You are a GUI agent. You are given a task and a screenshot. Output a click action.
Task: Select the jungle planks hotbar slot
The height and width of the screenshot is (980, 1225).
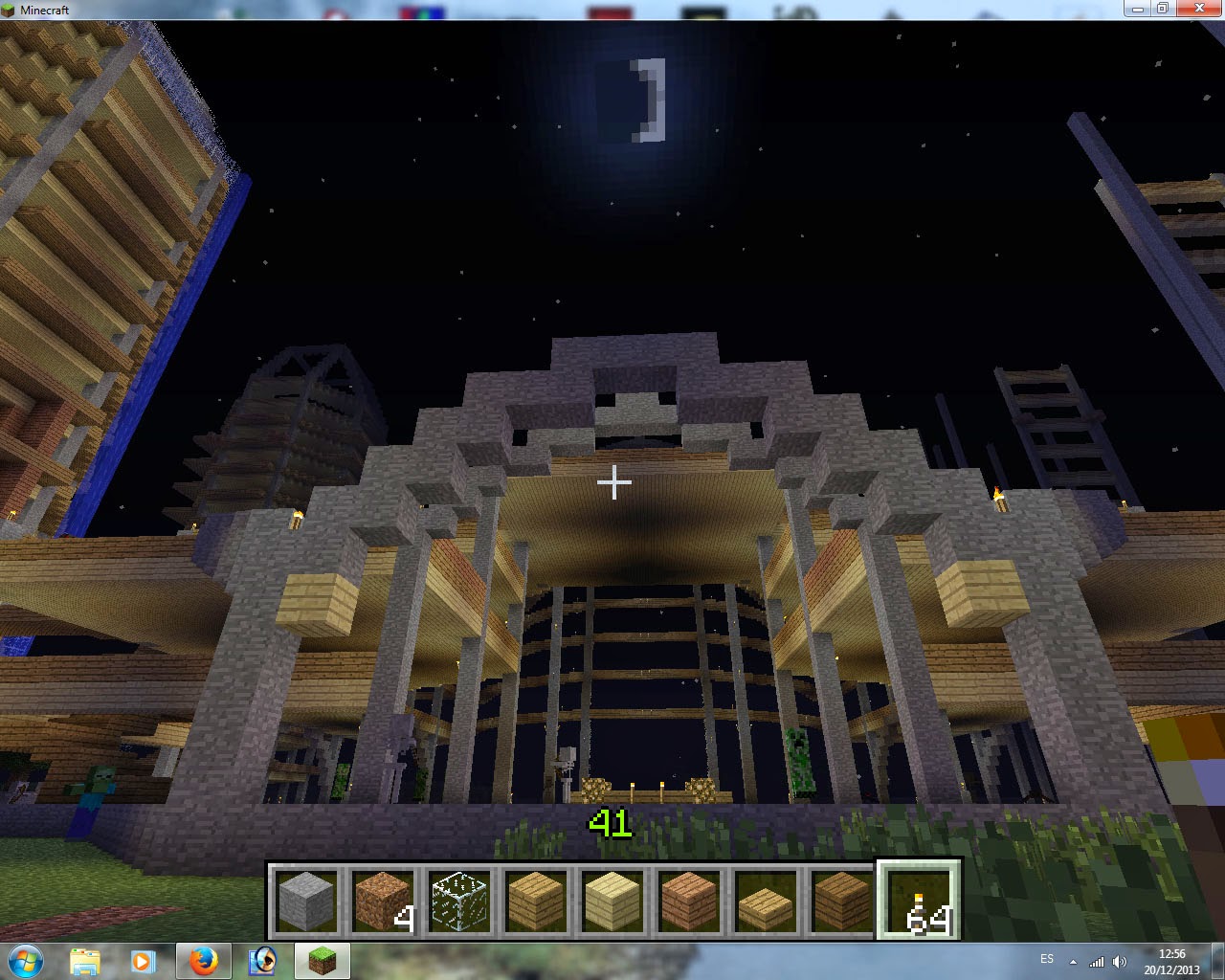pos(688,900)
